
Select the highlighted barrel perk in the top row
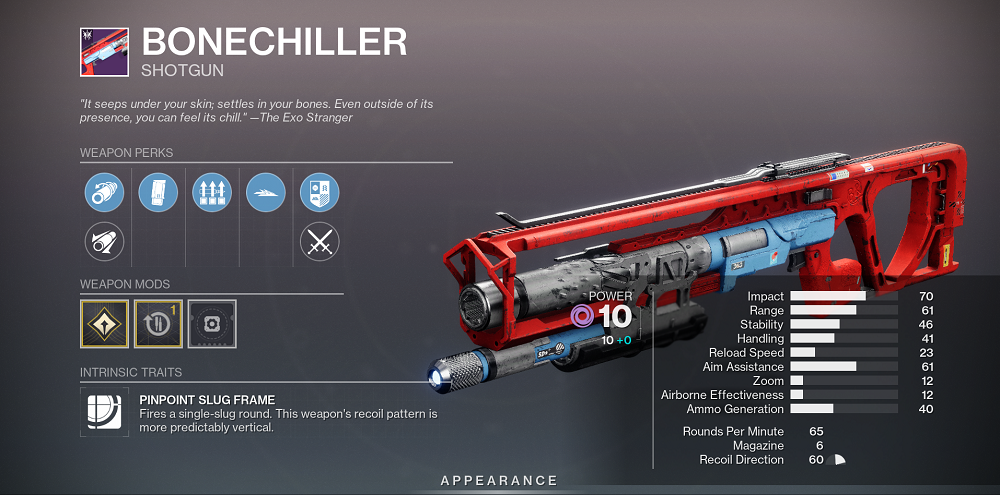tap(104, 192)
